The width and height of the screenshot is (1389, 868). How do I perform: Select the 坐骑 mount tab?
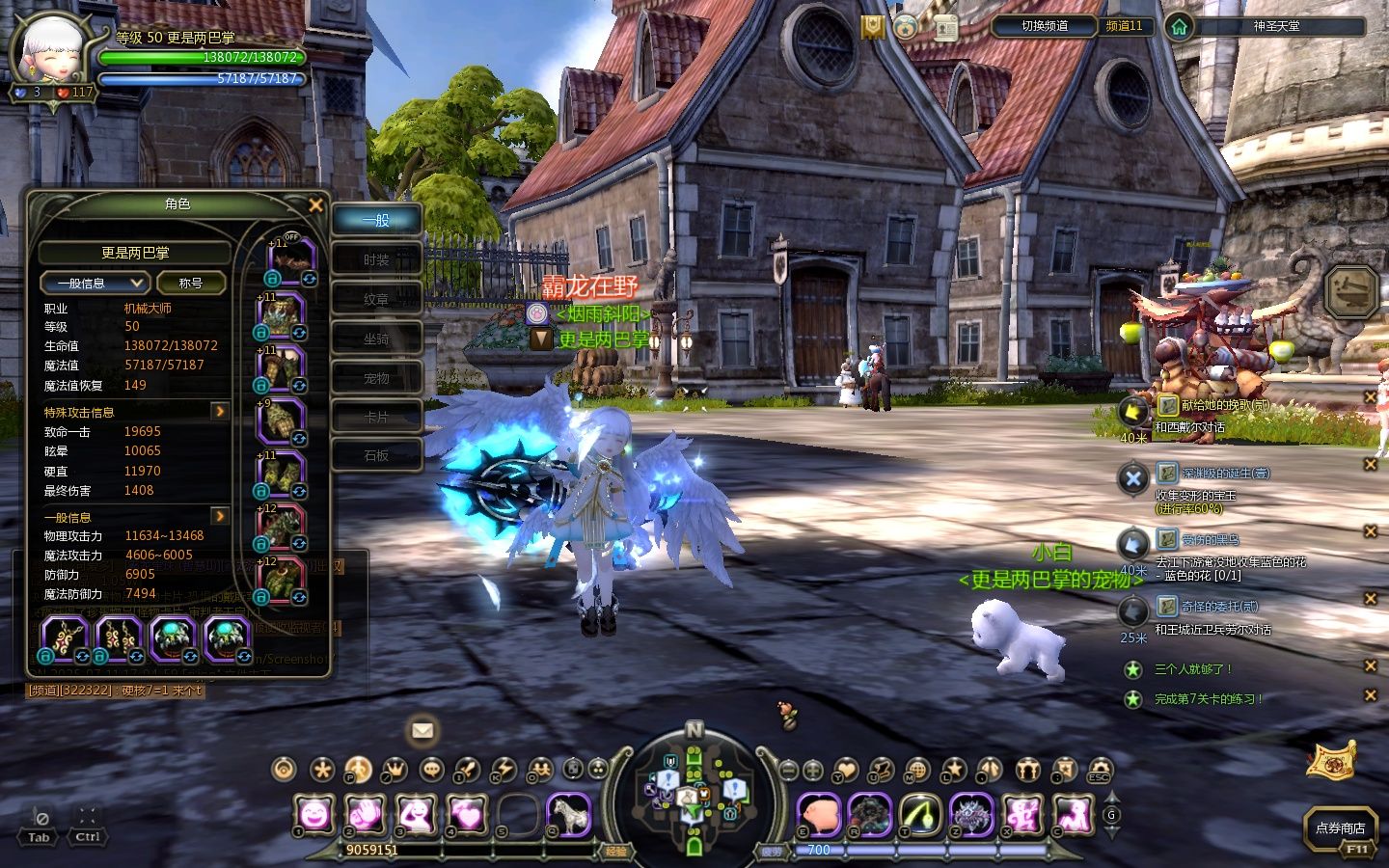pos(376,339)
